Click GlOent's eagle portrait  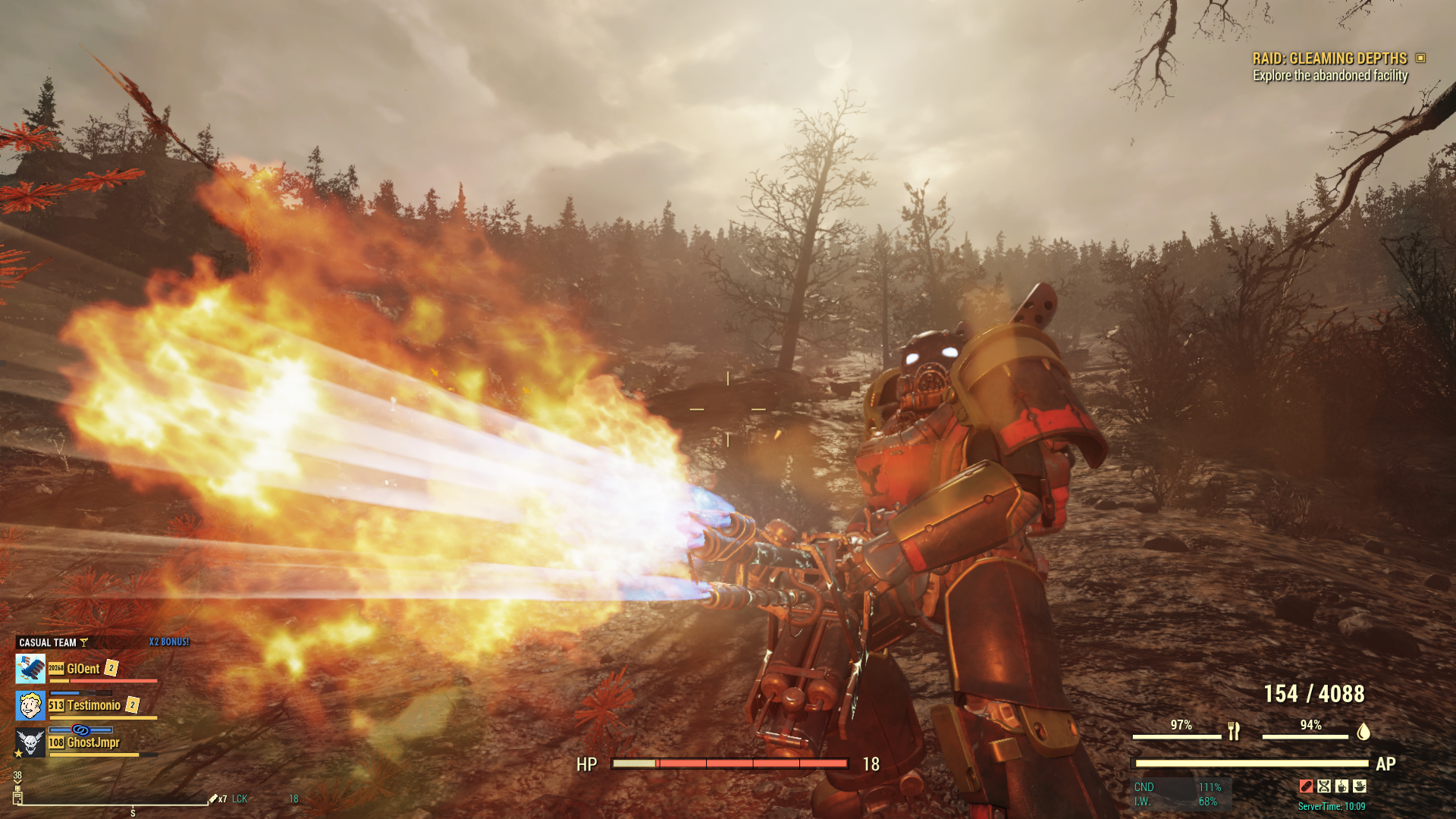(30, 669)
